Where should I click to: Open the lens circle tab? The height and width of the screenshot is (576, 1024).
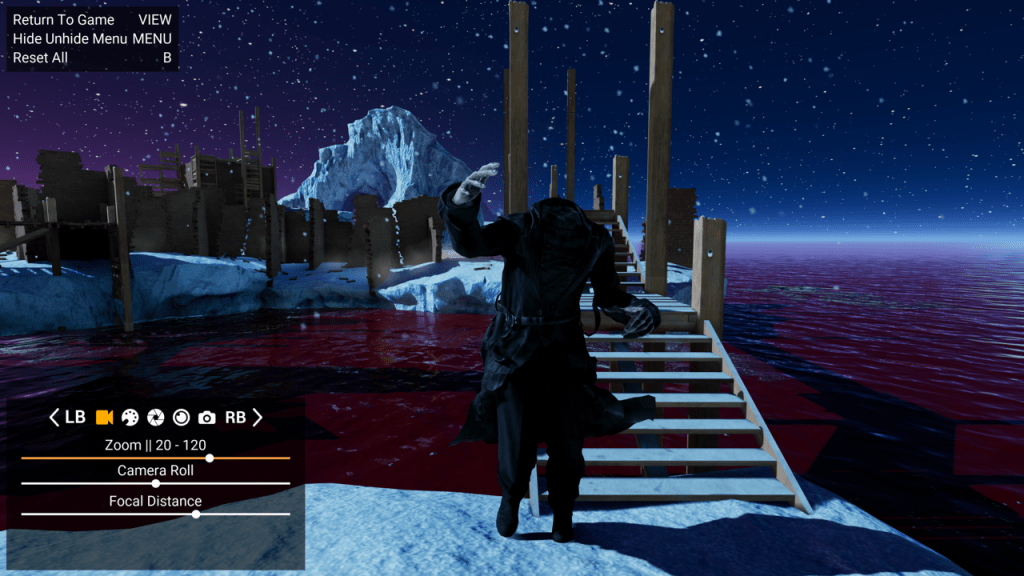(x=181, y=417)
